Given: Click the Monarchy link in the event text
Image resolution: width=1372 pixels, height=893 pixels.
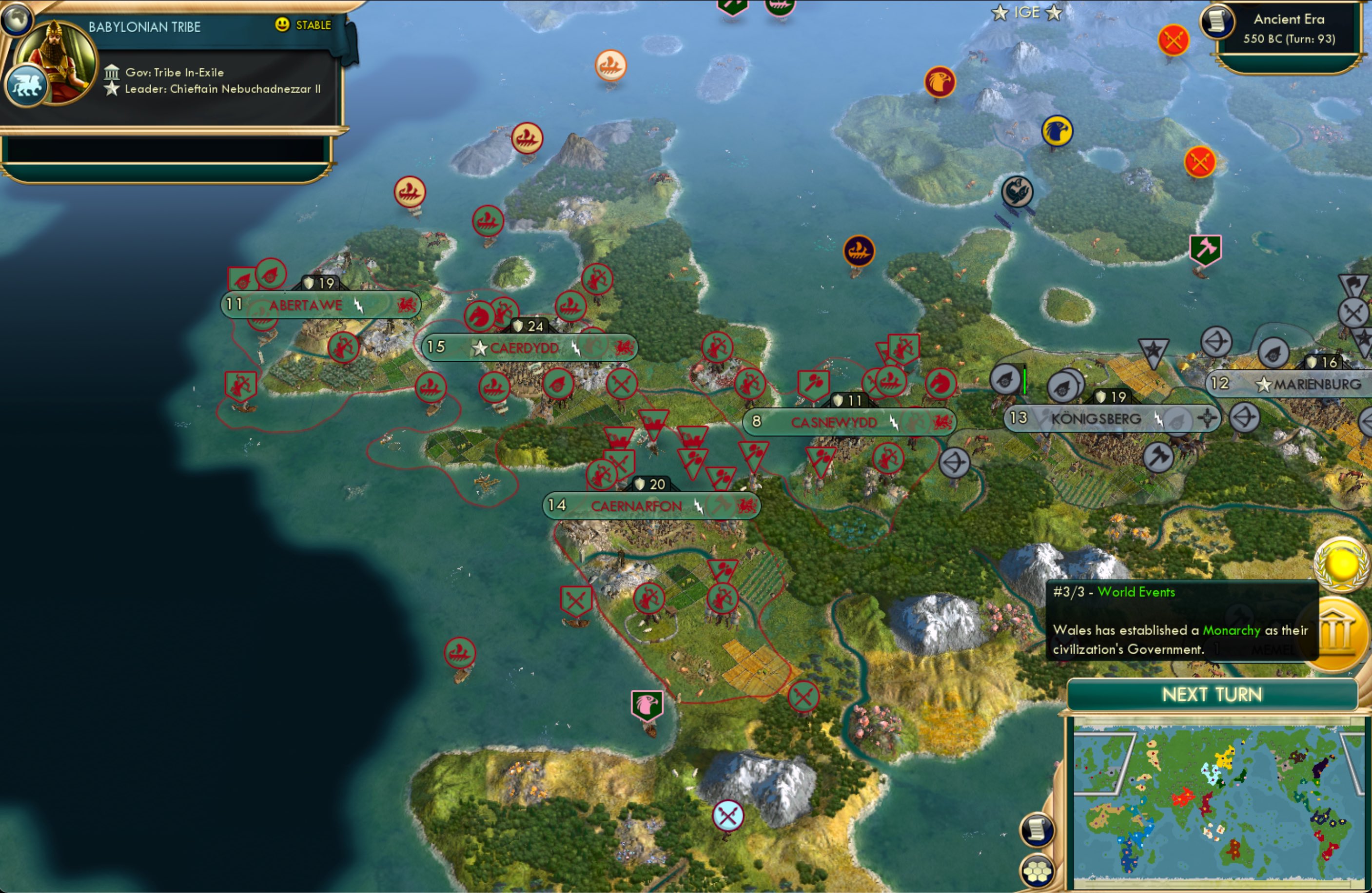Looking at the screenshot, I should click(x=1232, y=630).
